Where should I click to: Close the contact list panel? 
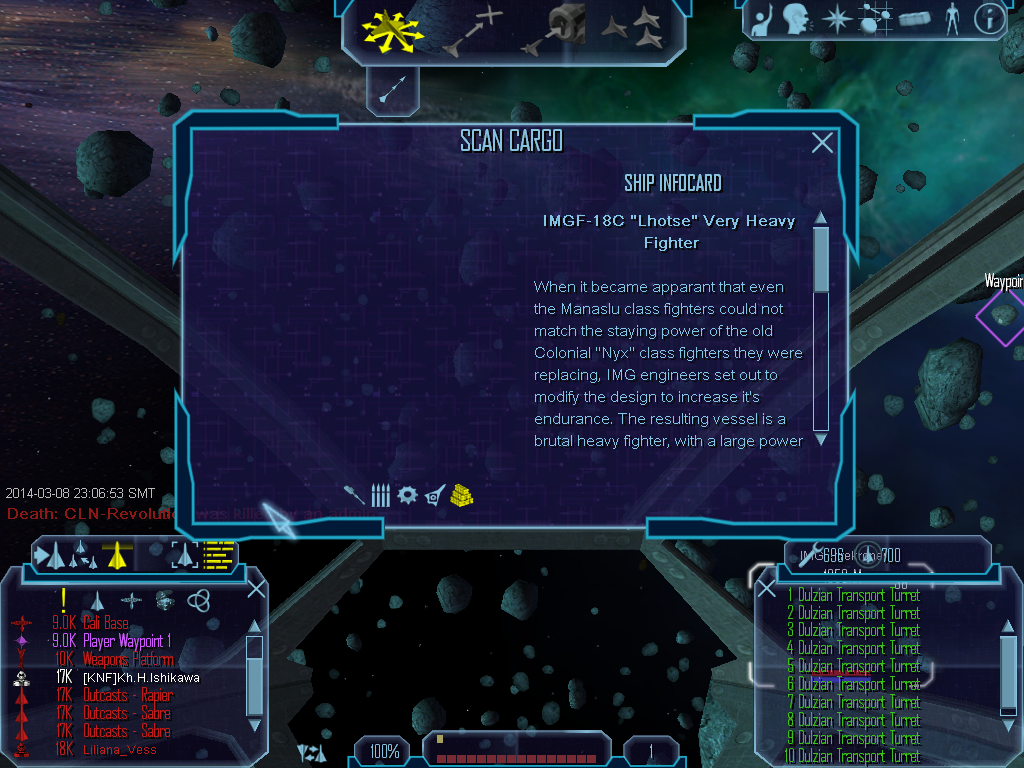click(x=256, y=589)
